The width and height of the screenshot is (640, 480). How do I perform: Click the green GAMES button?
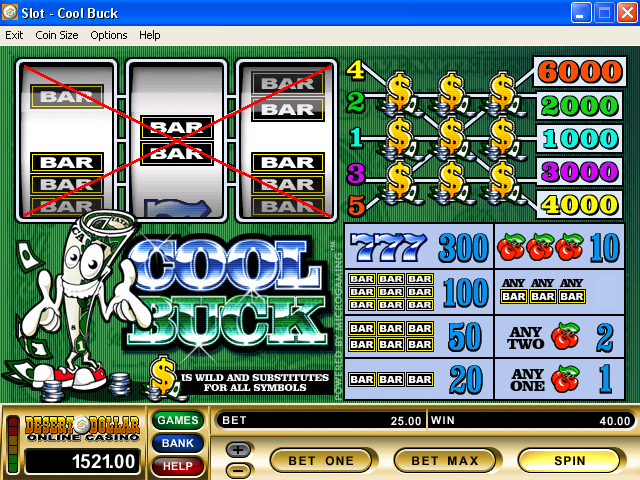pyautogui.click(x=177, y=421)
